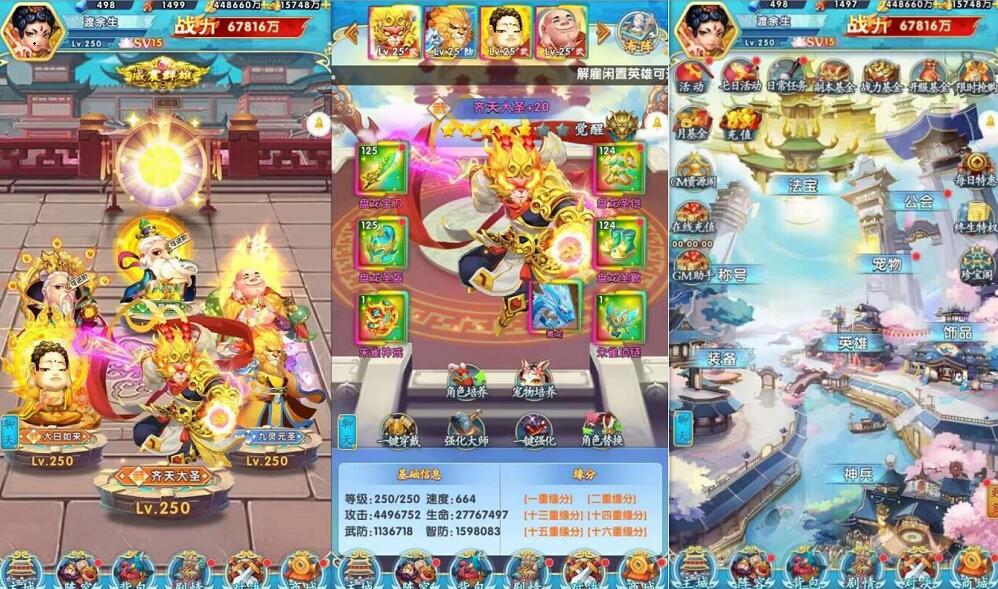Open the 充值 recharge shop
This screenshot has width=998, height=589.
point(738,124)
